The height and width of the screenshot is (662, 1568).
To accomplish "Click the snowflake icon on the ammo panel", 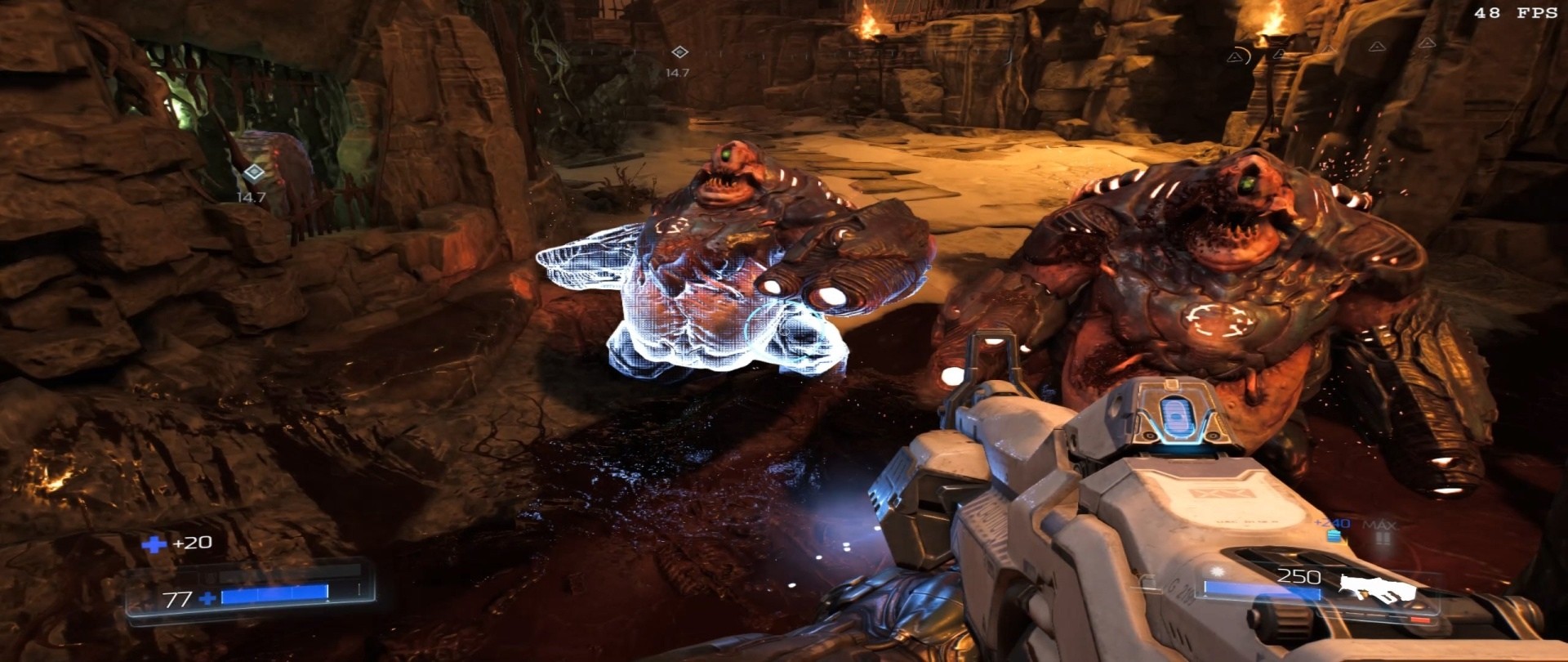I will (1217, 572).
